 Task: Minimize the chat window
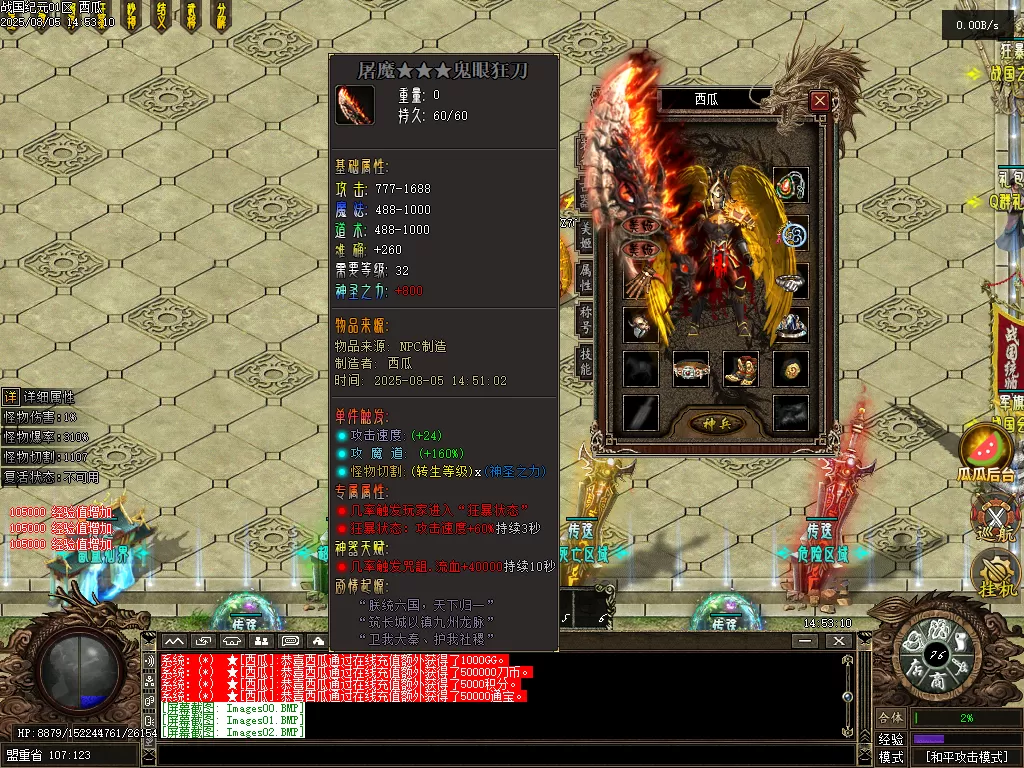coord(805,641)
